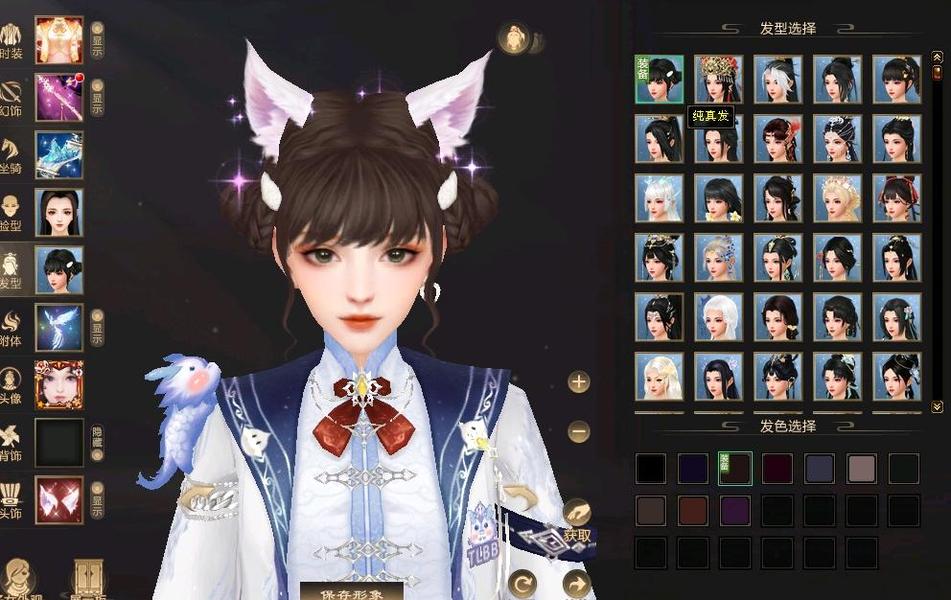Switch to the 脸型 face tab

(x=59, y=212)
